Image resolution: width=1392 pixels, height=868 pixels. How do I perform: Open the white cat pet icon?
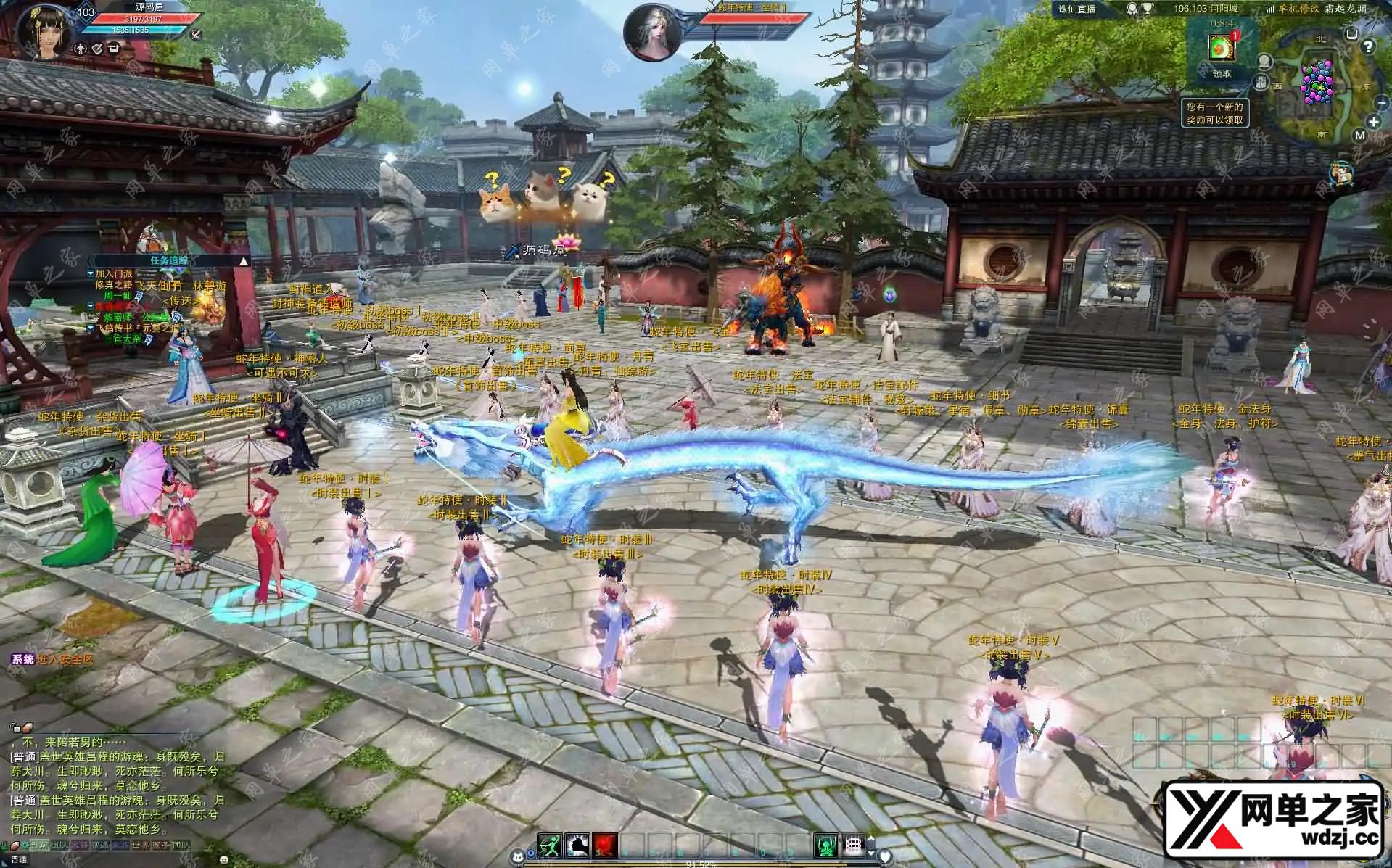coord(518,858)
